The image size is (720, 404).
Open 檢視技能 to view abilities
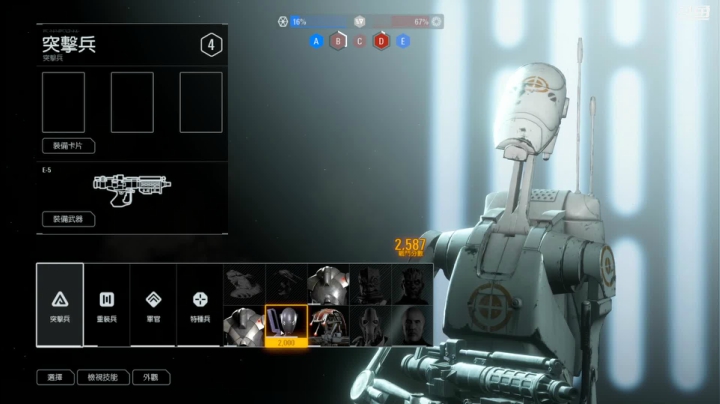pyautogui.click(x=103, y=378)
